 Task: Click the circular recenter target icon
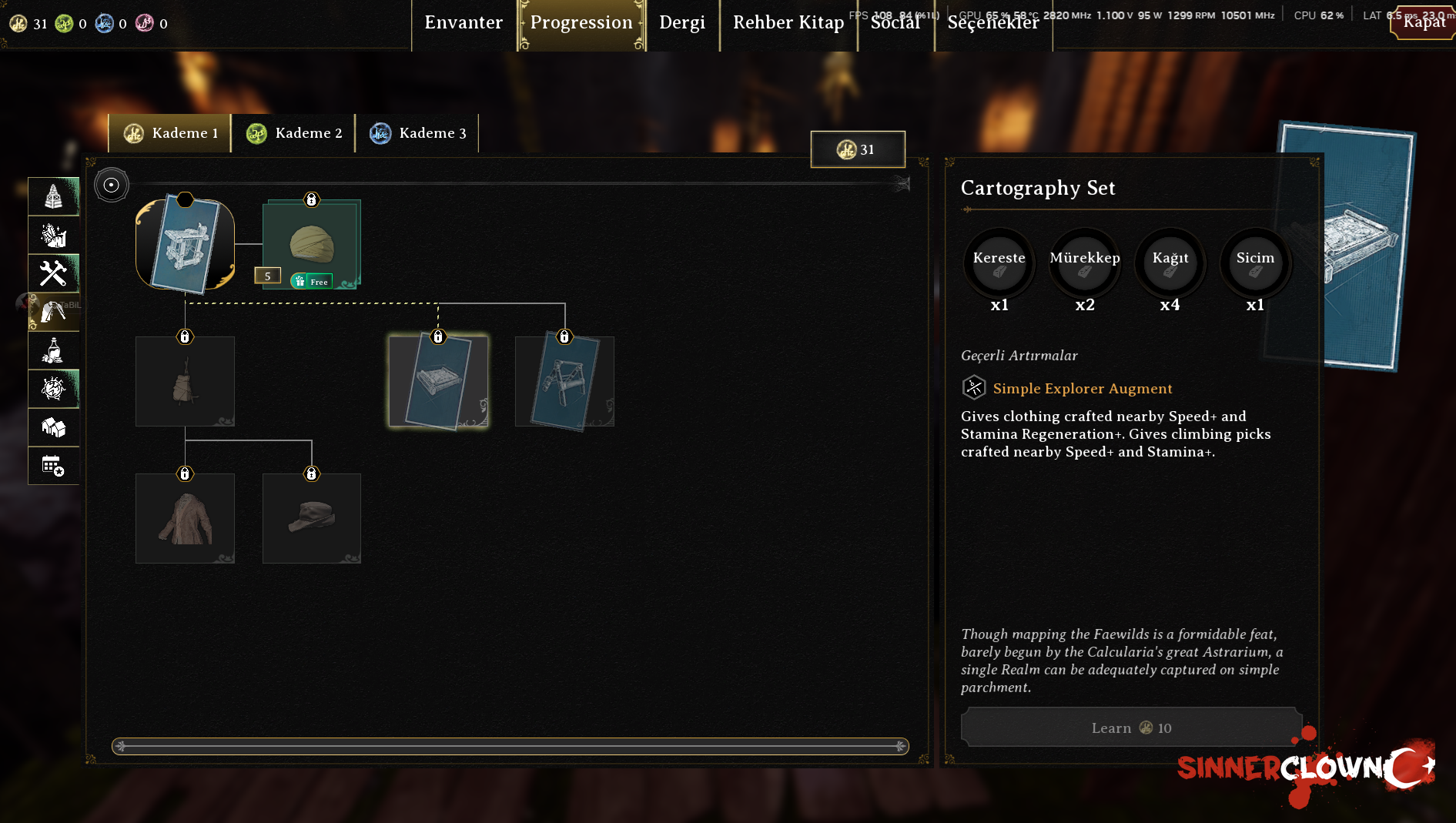(112, 186)
